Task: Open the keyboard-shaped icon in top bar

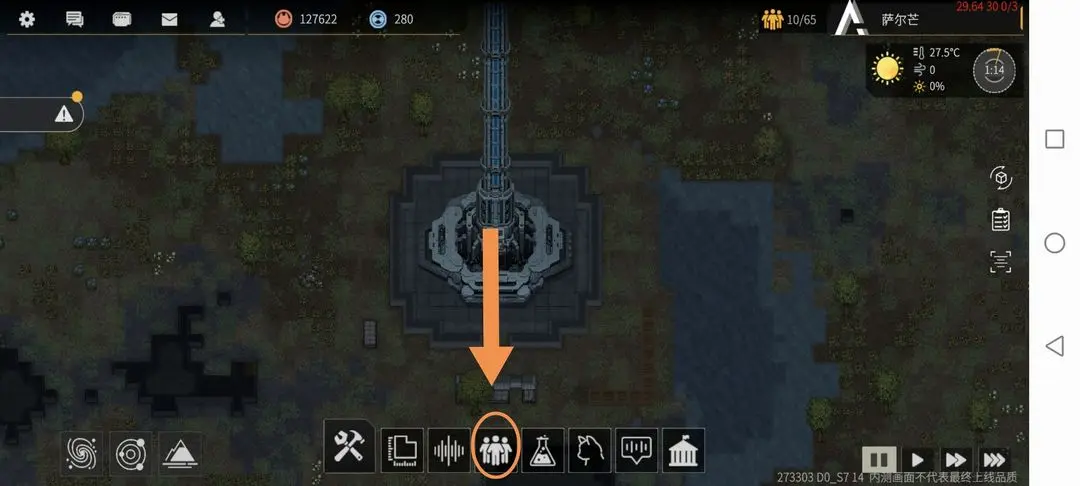Action: (x=122, y=19)
